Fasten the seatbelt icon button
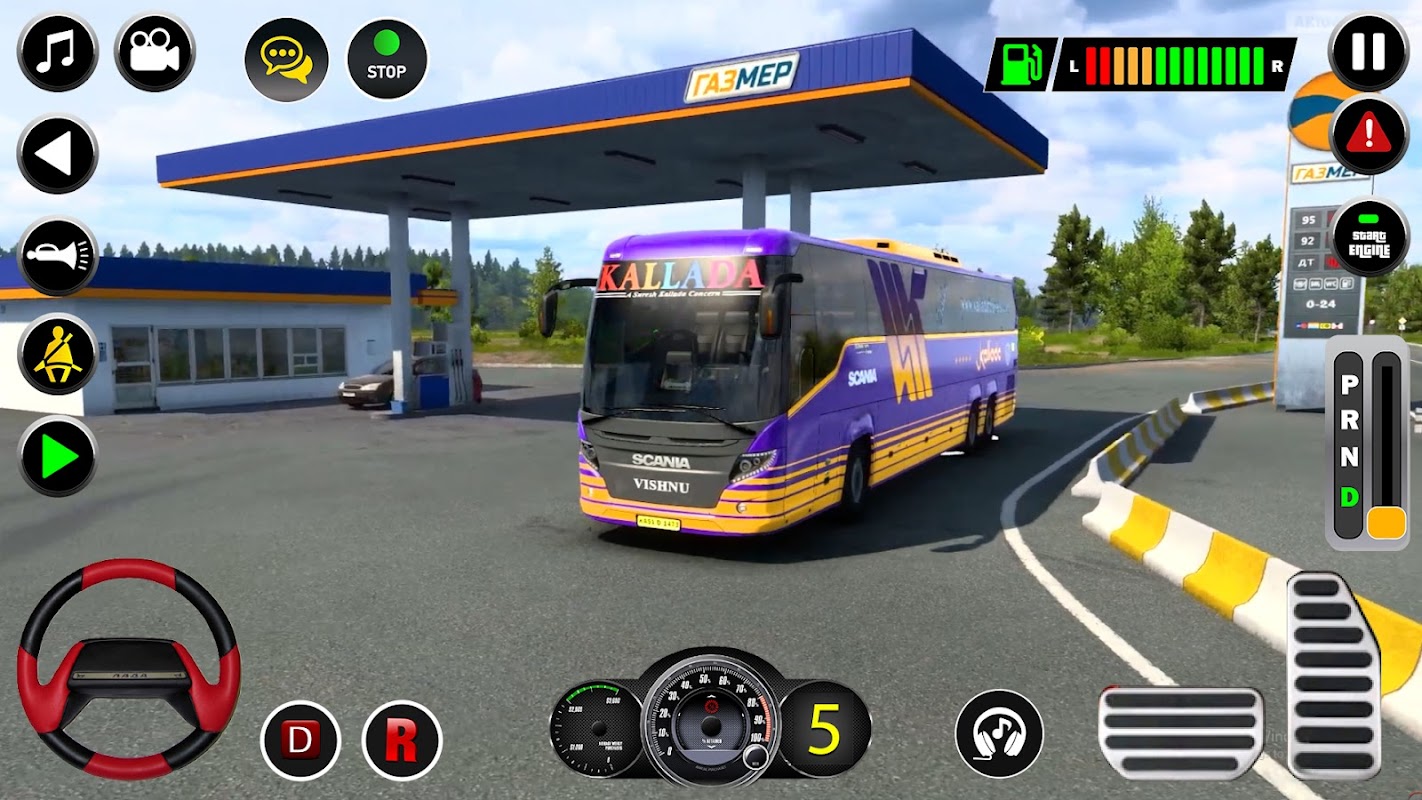Screen dimensions: 1422x800 coord(57,355)
